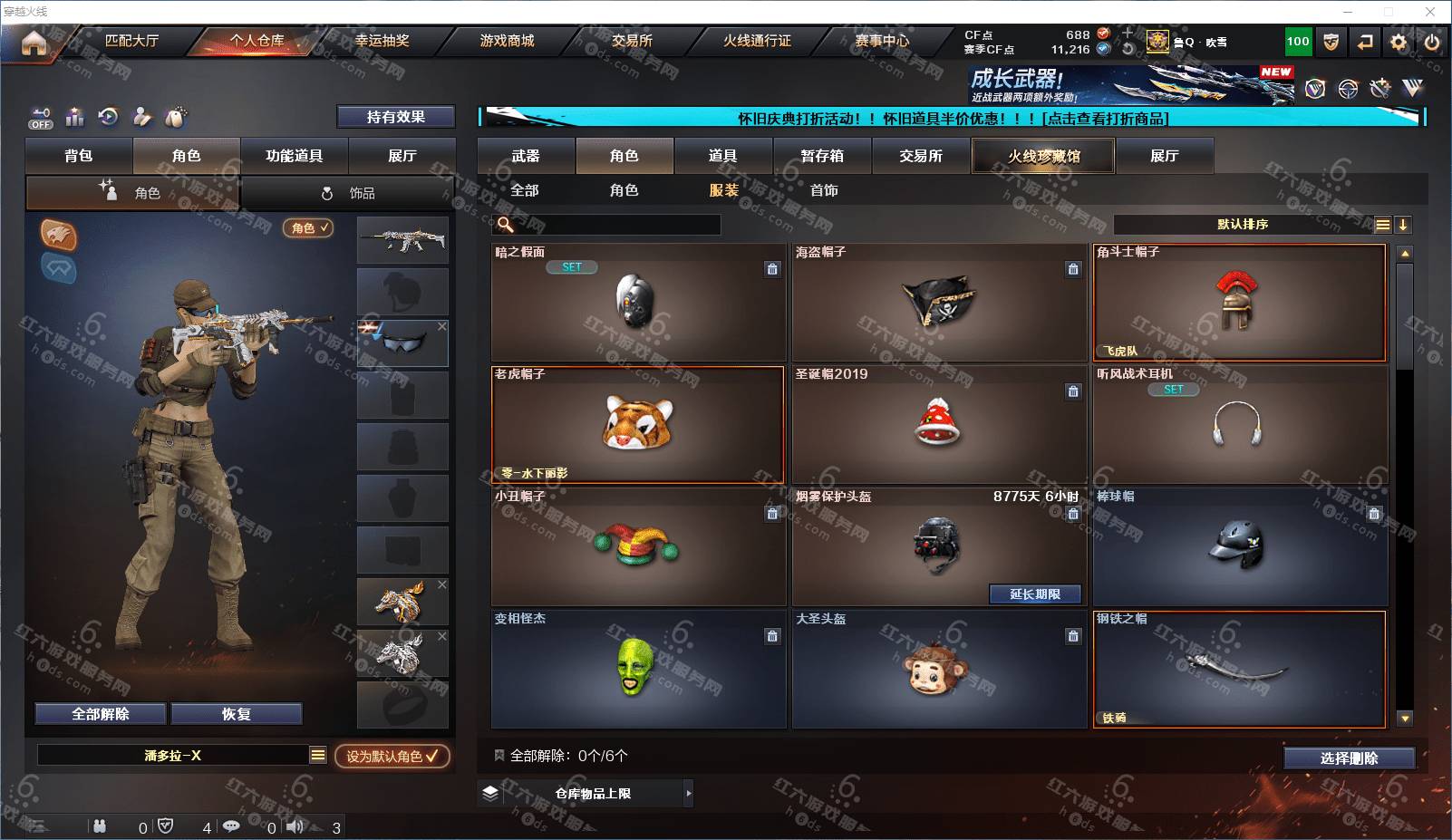Open the 默认排序 sort dropdown

click(1243, 225)
